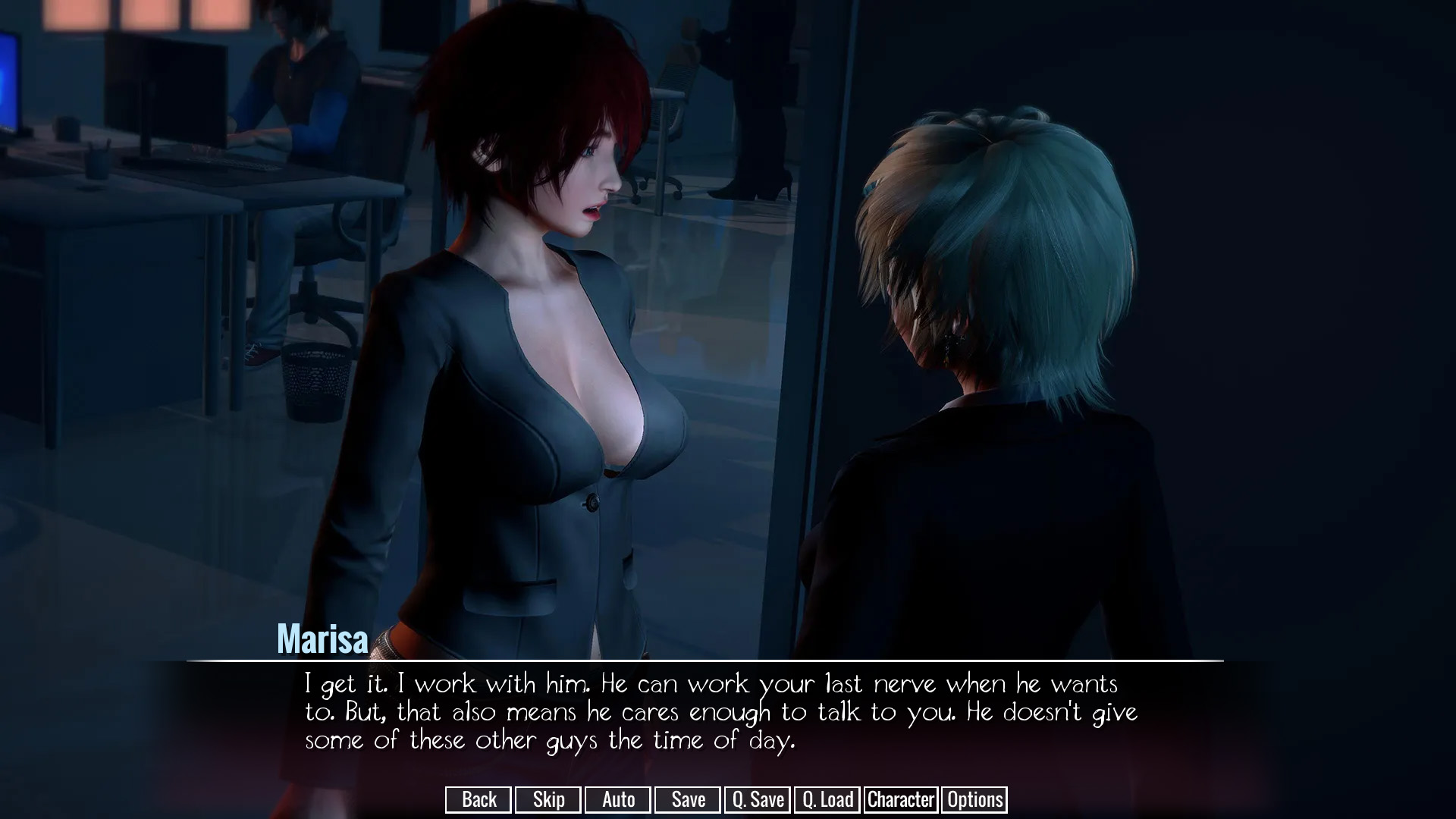Open the Save menu

(688, 799)
